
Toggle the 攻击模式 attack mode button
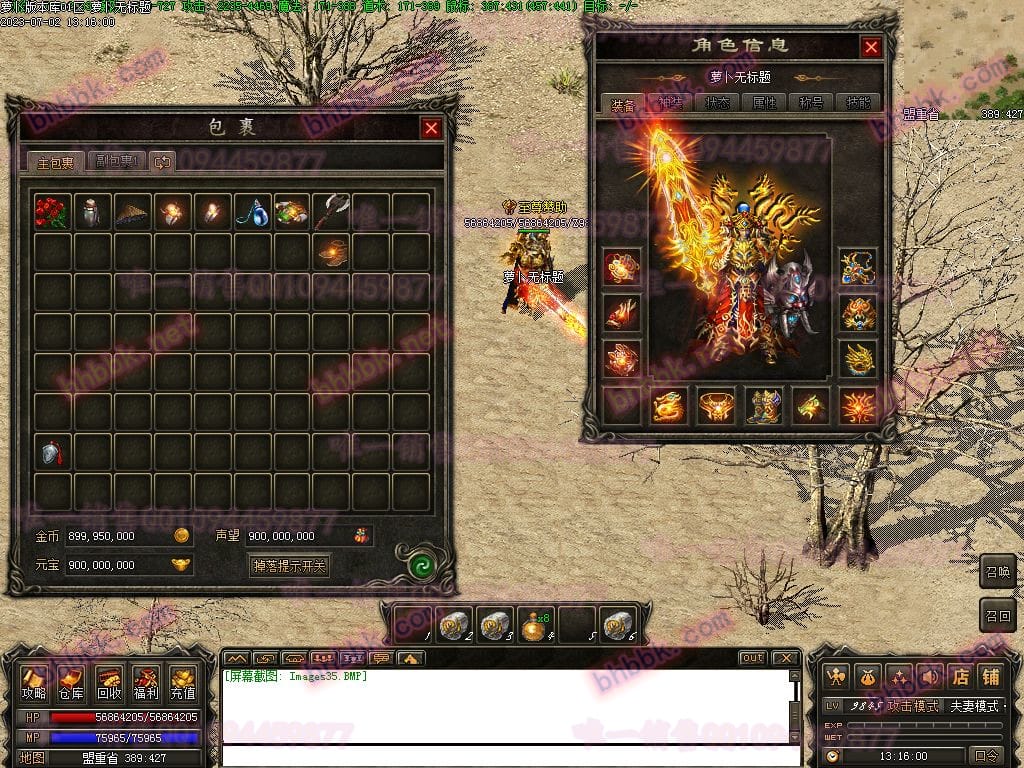point(913,706)
